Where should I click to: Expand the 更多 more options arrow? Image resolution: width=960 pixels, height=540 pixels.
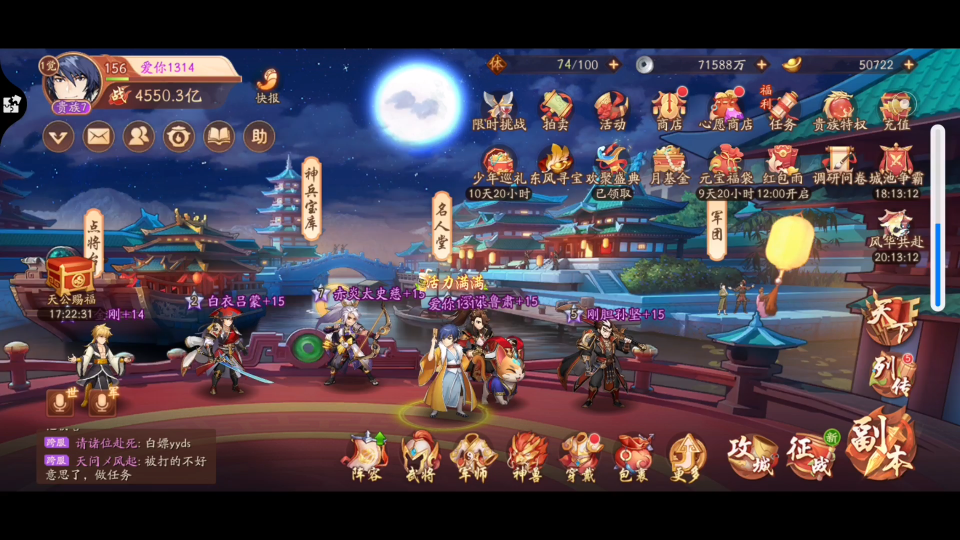[687, 457]
